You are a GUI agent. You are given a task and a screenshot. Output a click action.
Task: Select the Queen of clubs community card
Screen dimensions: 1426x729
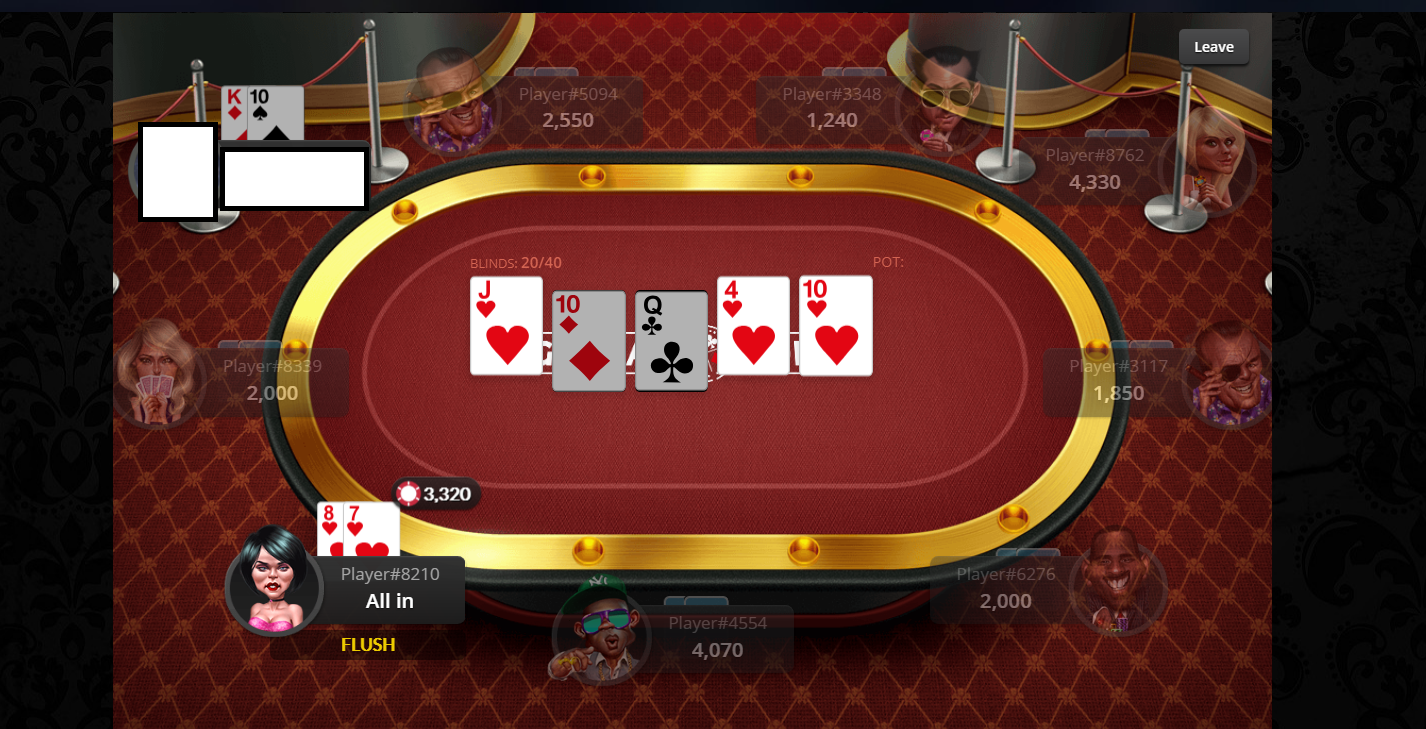(x=671, y=341)
